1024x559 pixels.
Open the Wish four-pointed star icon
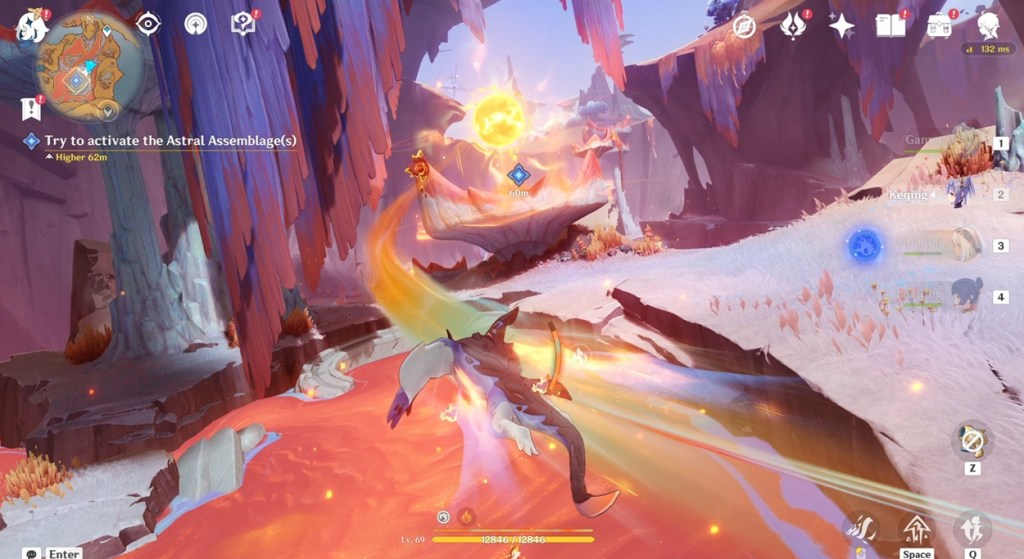pos(841,26)
